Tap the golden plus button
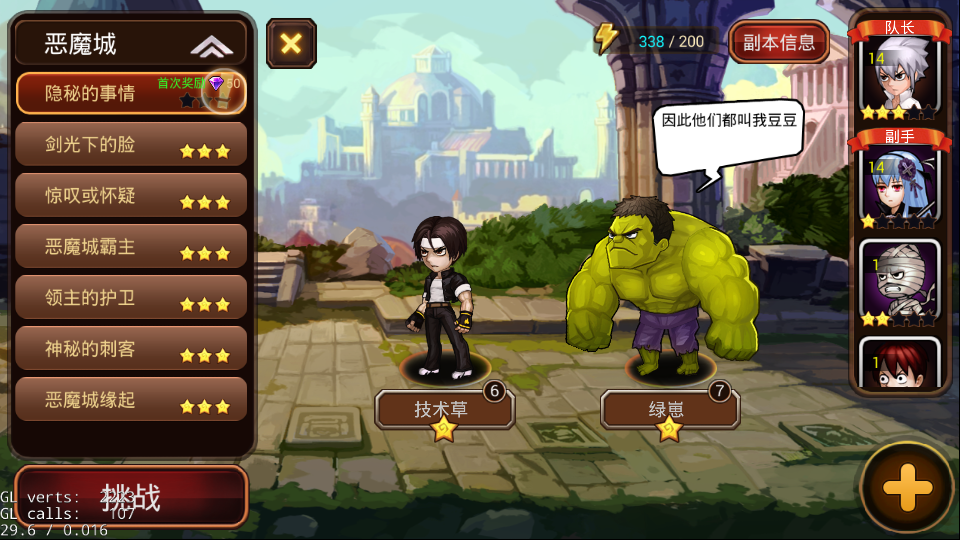 click(907, 488)
